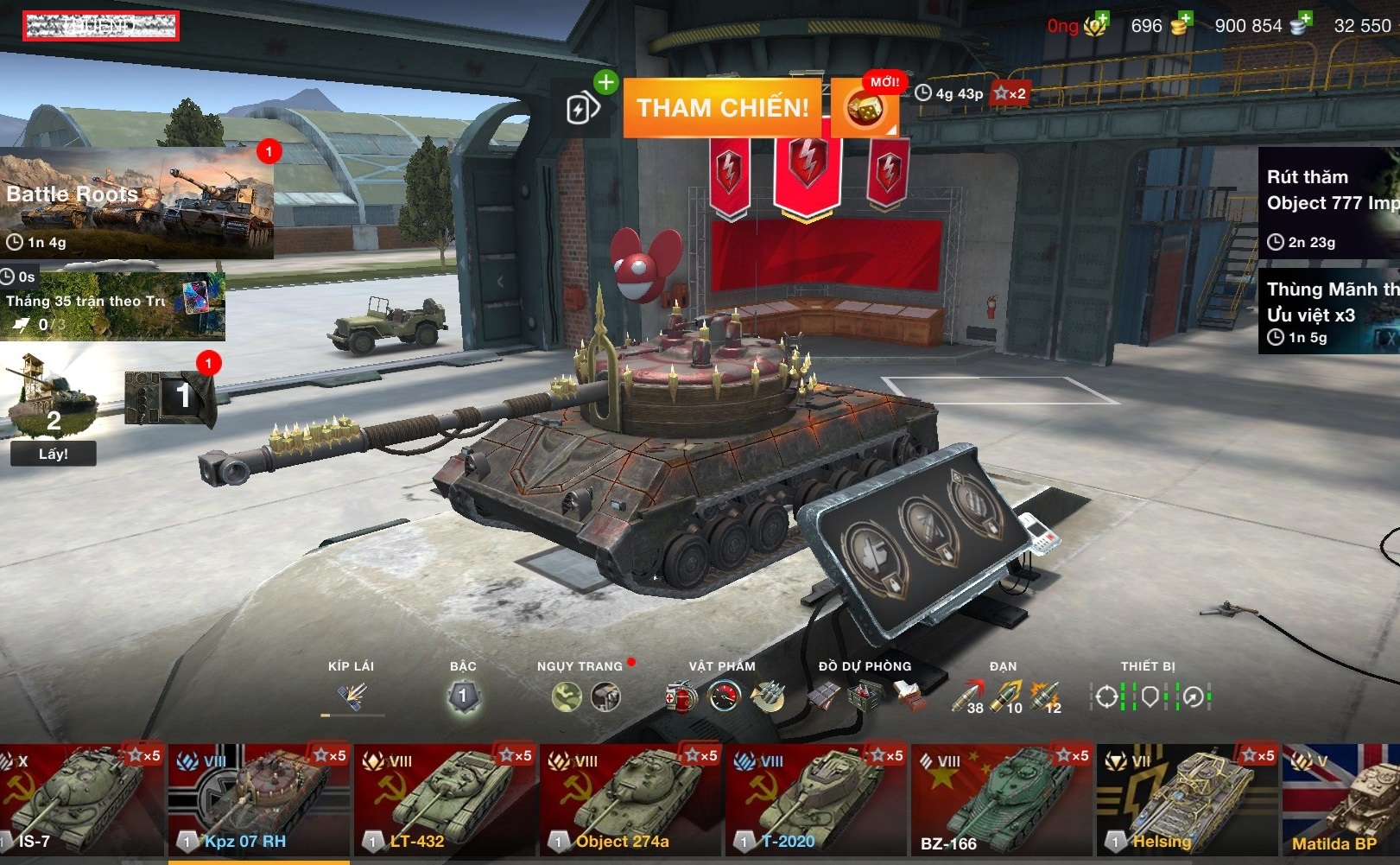This screenshot has width=1400, height=865.
Task: Open the dice game mode selector
Action: 864,109
